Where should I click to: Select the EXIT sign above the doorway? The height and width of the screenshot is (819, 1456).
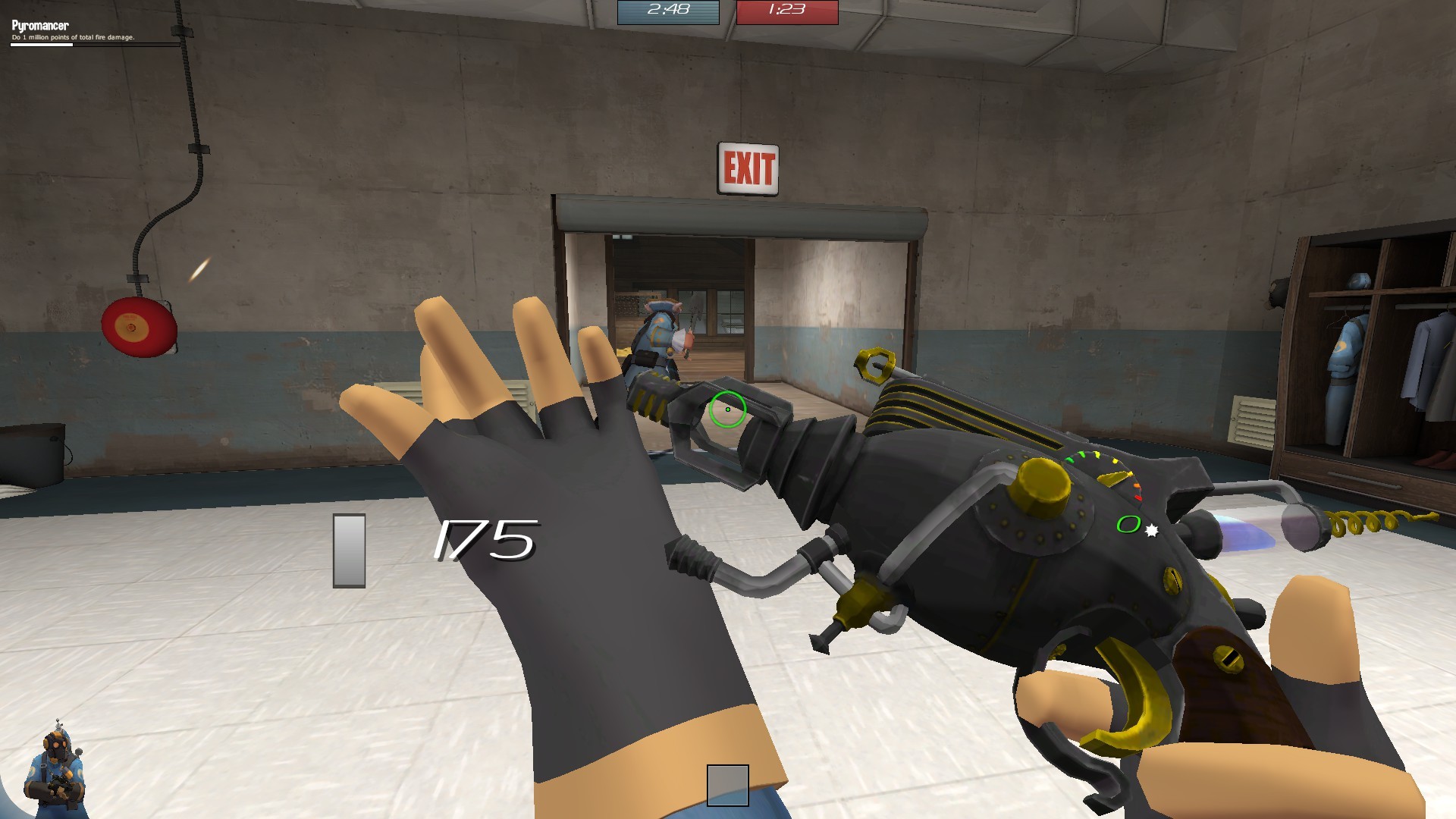[749, 165]
